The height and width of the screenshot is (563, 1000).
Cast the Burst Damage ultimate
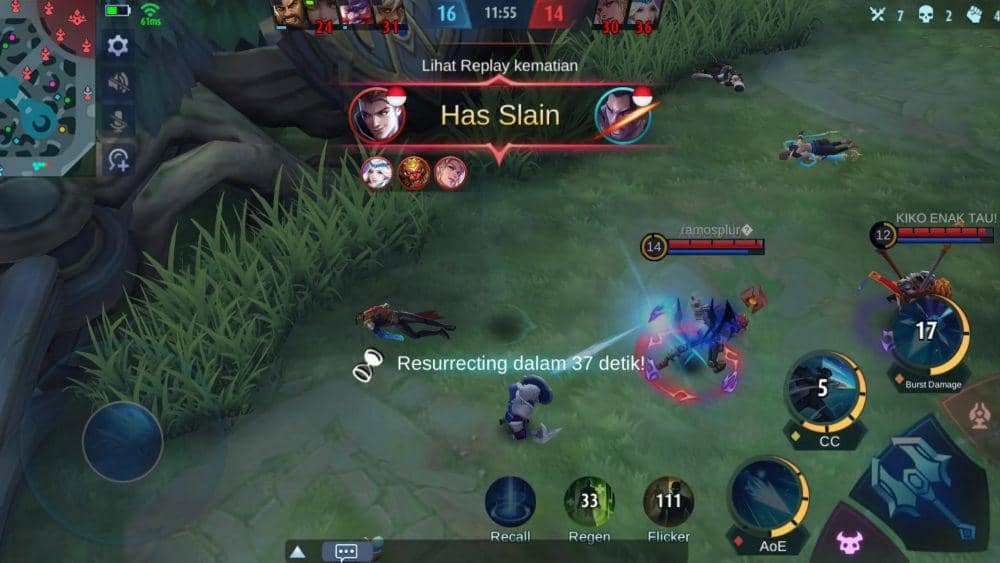click(x=927, y=332)
